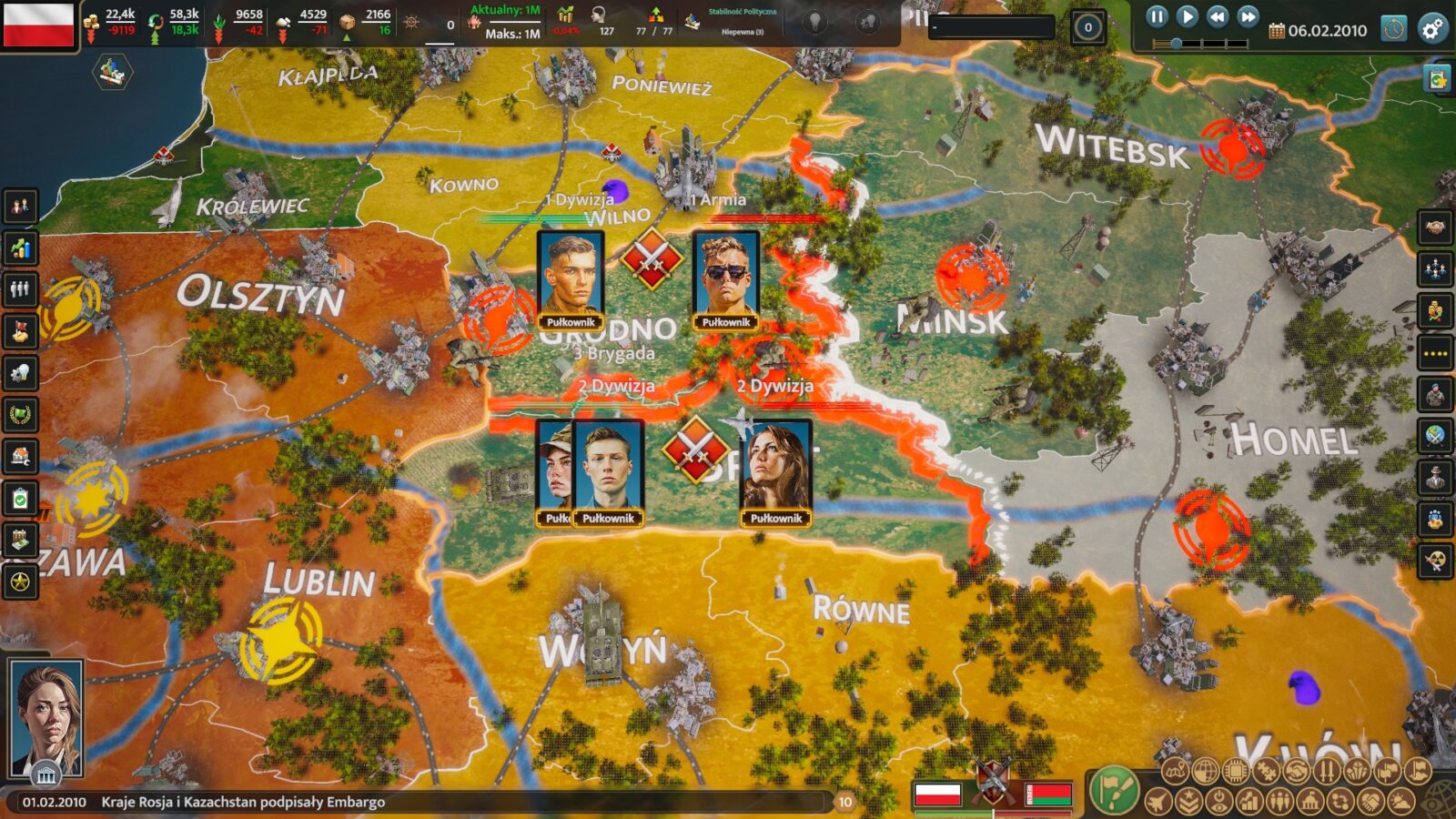The height and width of the screenshot is (819, 1456).
Task: Click the green flag button in bottom bar
Action: click(x=1114, y=790)
